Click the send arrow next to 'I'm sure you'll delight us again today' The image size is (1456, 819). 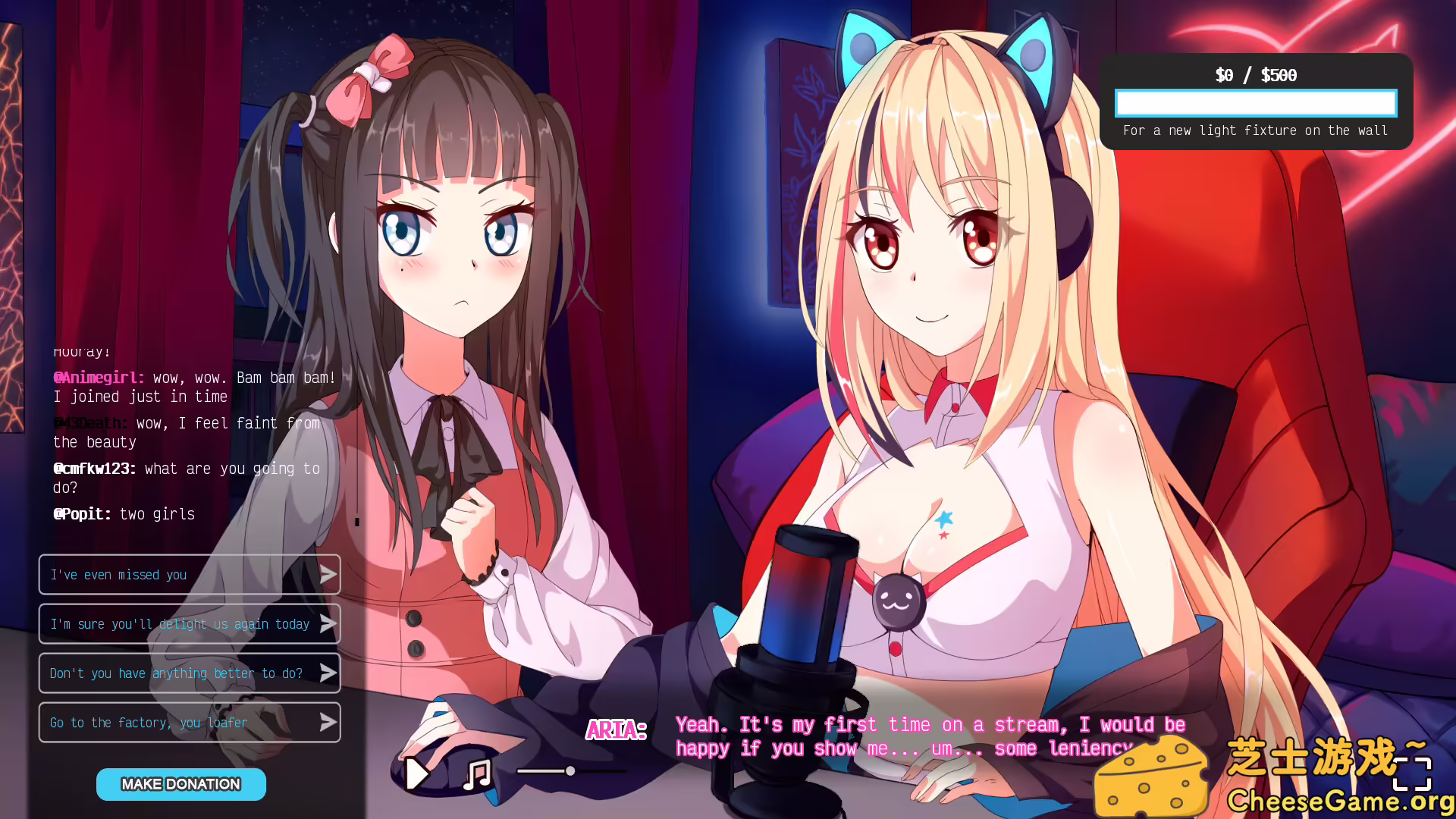point(328,623)
